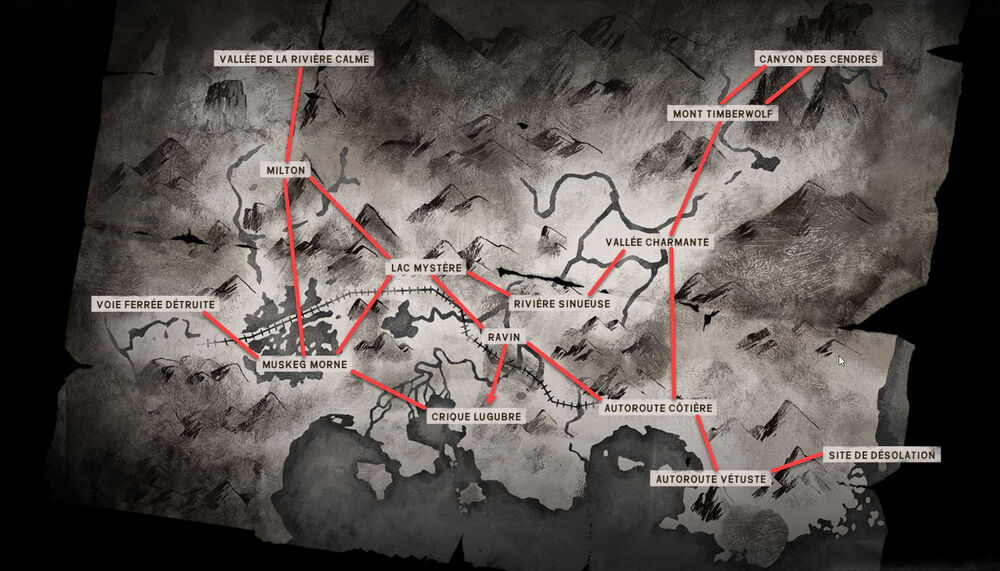1000x571 pixels.
Task: Open the Voie Ferrée Détruite region
Action: click(154, 303)
